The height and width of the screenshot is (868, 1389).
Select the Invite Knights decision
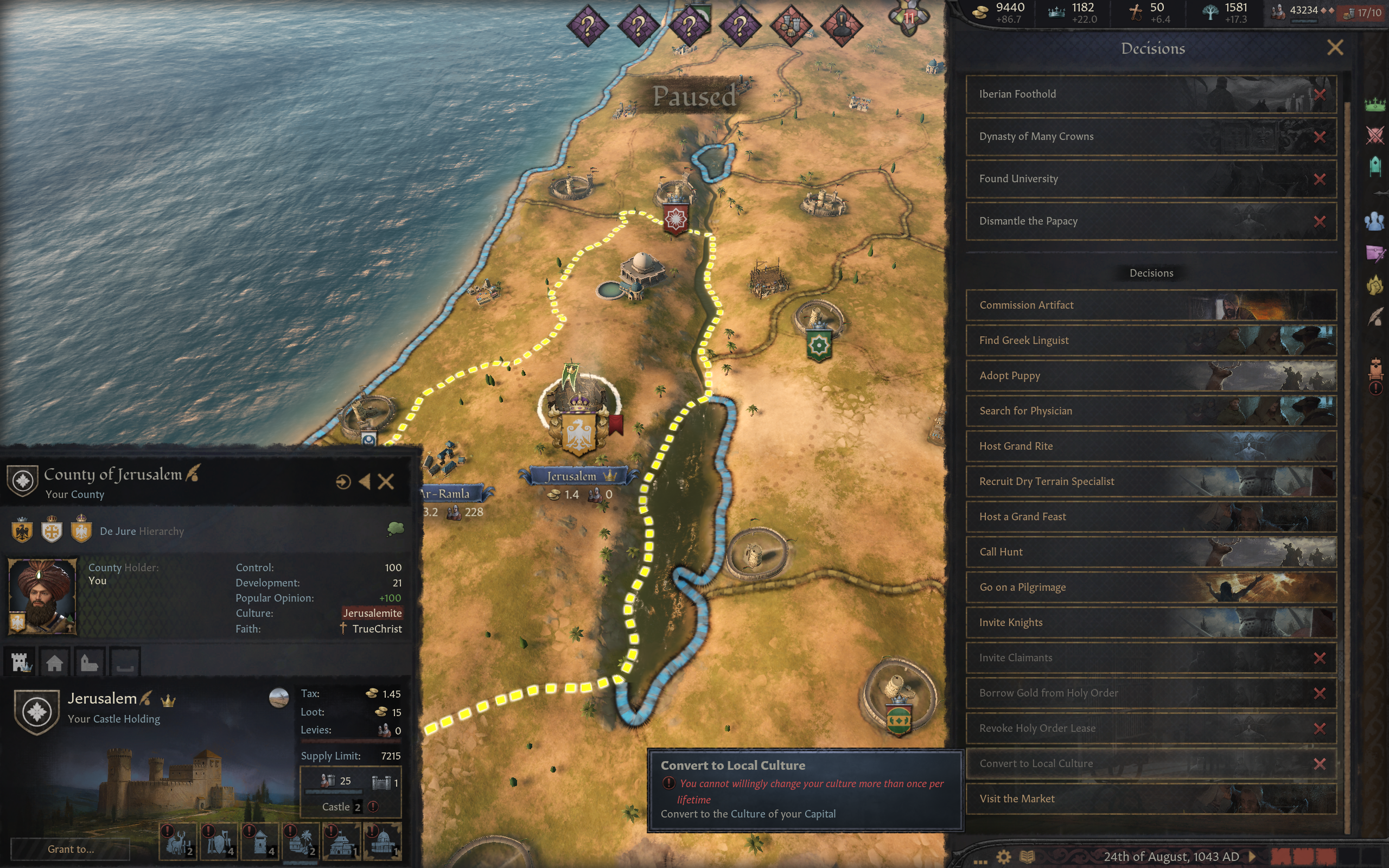1150,622
